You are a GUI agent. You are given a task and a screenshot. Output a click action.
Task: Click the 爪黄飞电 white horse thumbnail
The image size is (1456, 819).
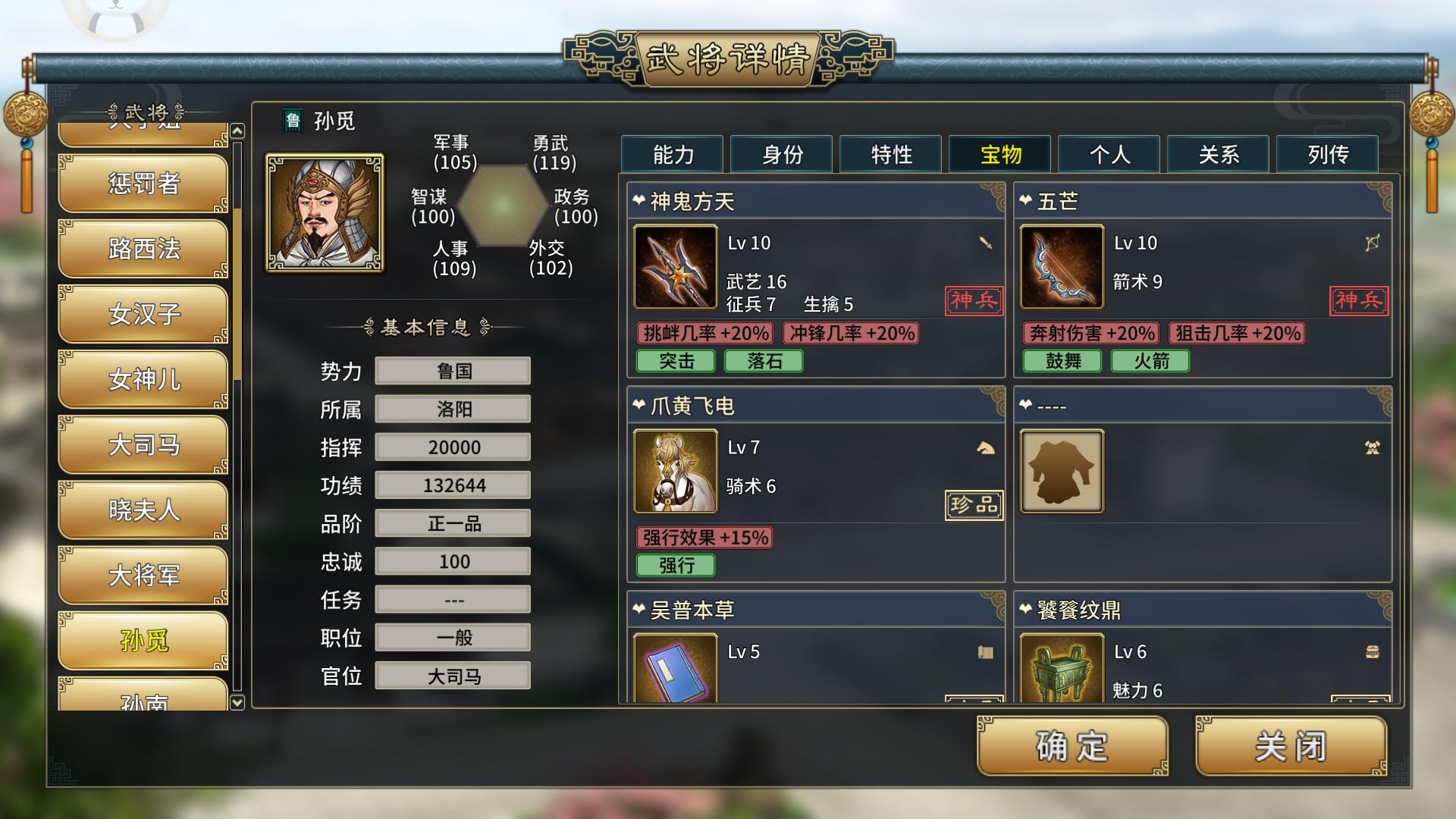pos(674,470)
